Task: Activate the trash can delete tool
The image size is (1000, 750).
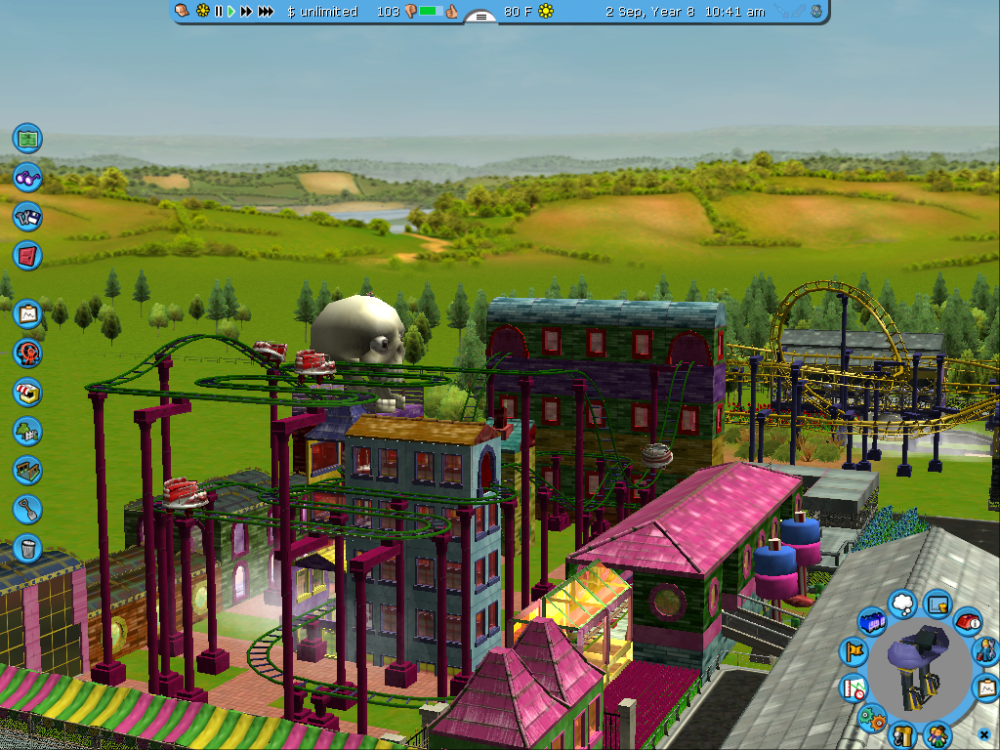Action: click(x=27, y=548)
